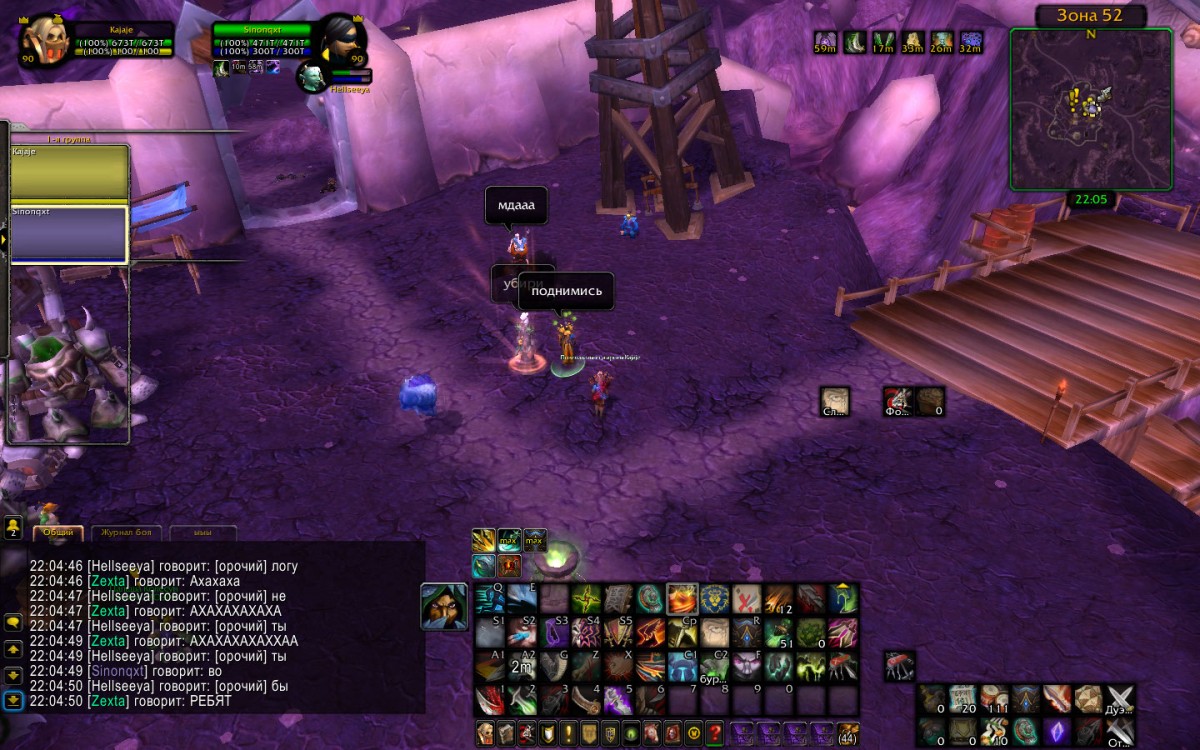Activate the green four-point shuriken ability
1200x750 pixels.
pyautogui.click(x=586, y=599)
